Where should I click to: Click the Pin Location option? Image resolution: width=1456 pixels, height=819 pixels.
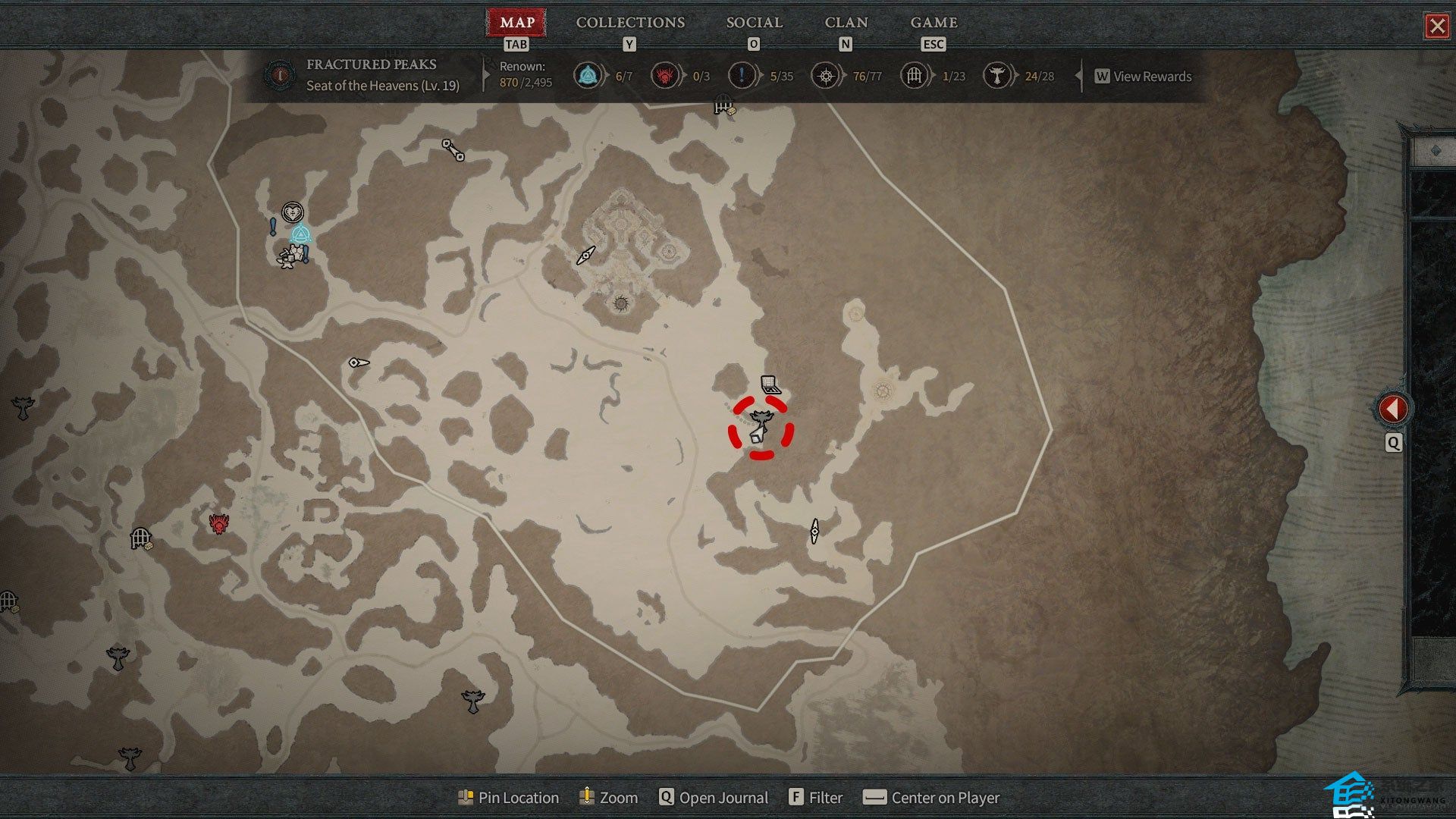coord(509,798)
